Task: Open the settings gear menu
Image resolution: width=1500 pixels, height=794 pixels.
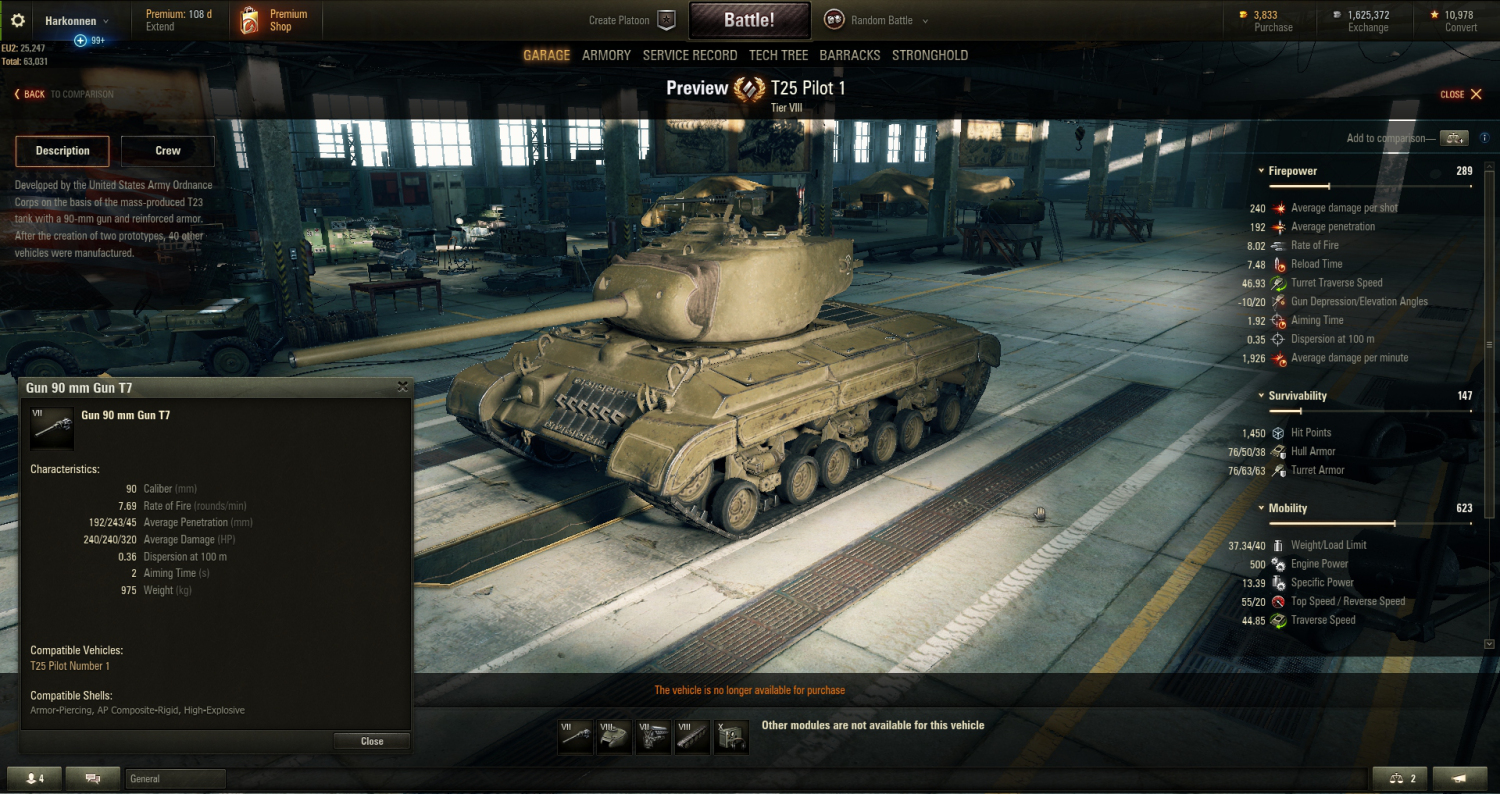Action: click(17, 20)
